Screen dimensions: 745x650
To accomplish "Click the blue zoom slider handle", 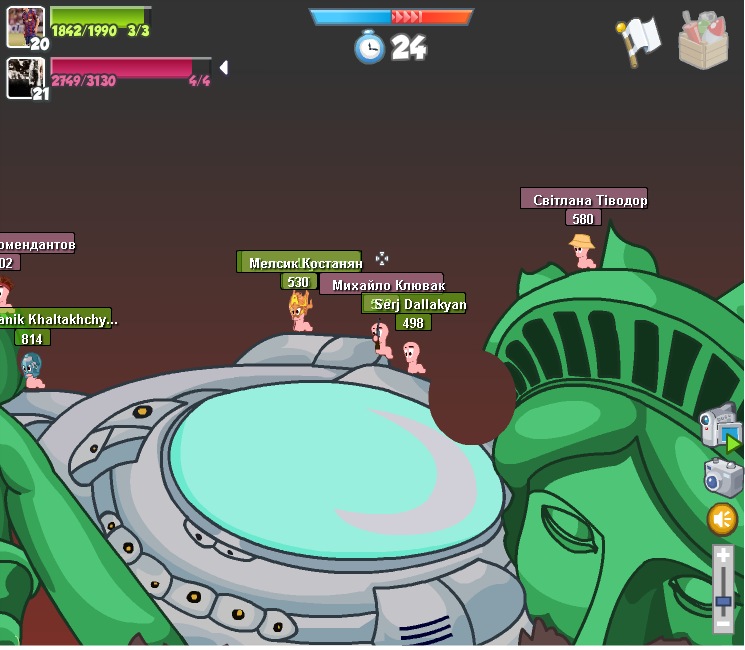I will (x=723, y=600).
